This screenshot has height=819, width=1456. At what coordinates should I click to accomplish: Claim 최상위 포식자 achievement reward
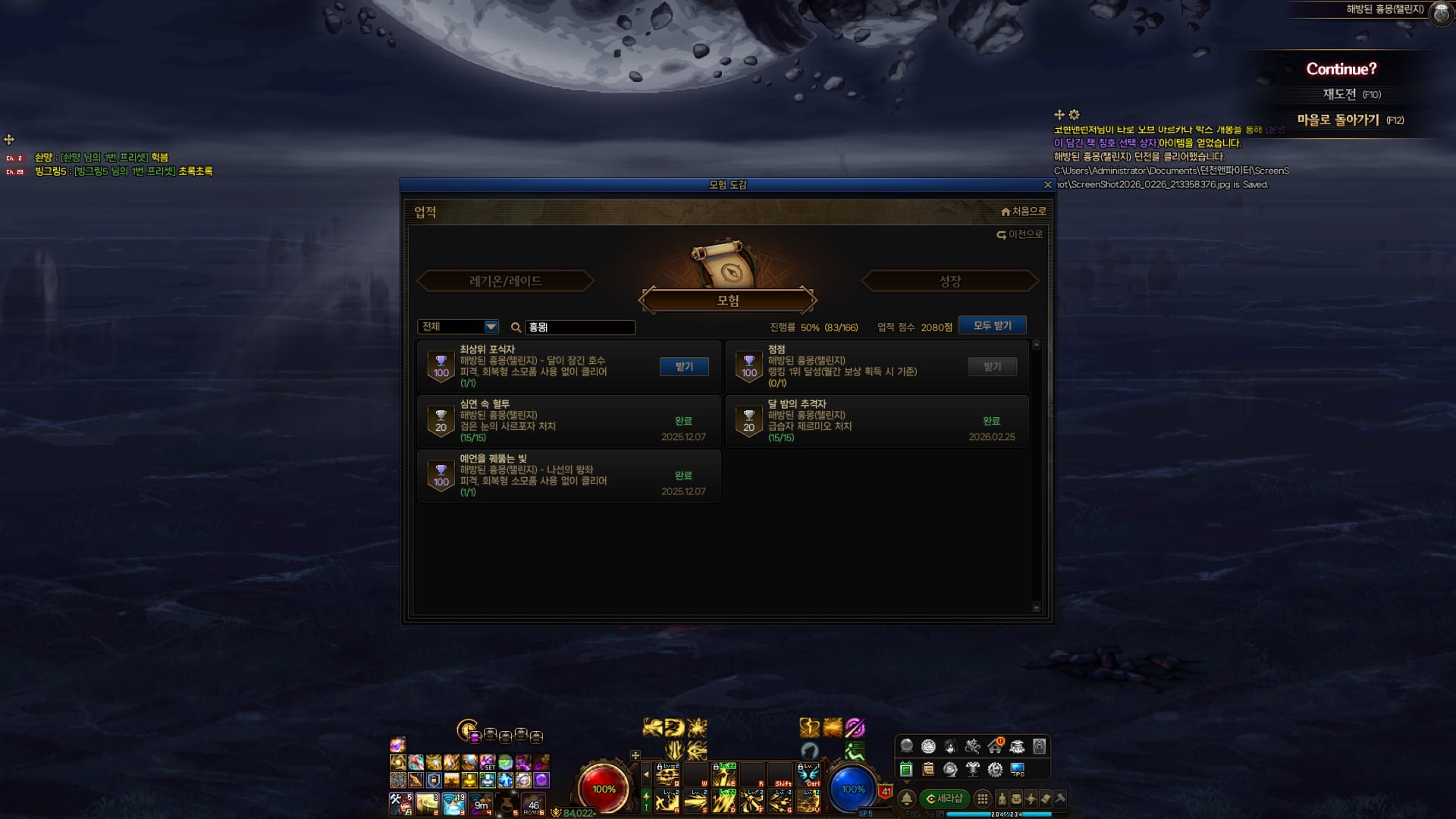tap(684, 366)
